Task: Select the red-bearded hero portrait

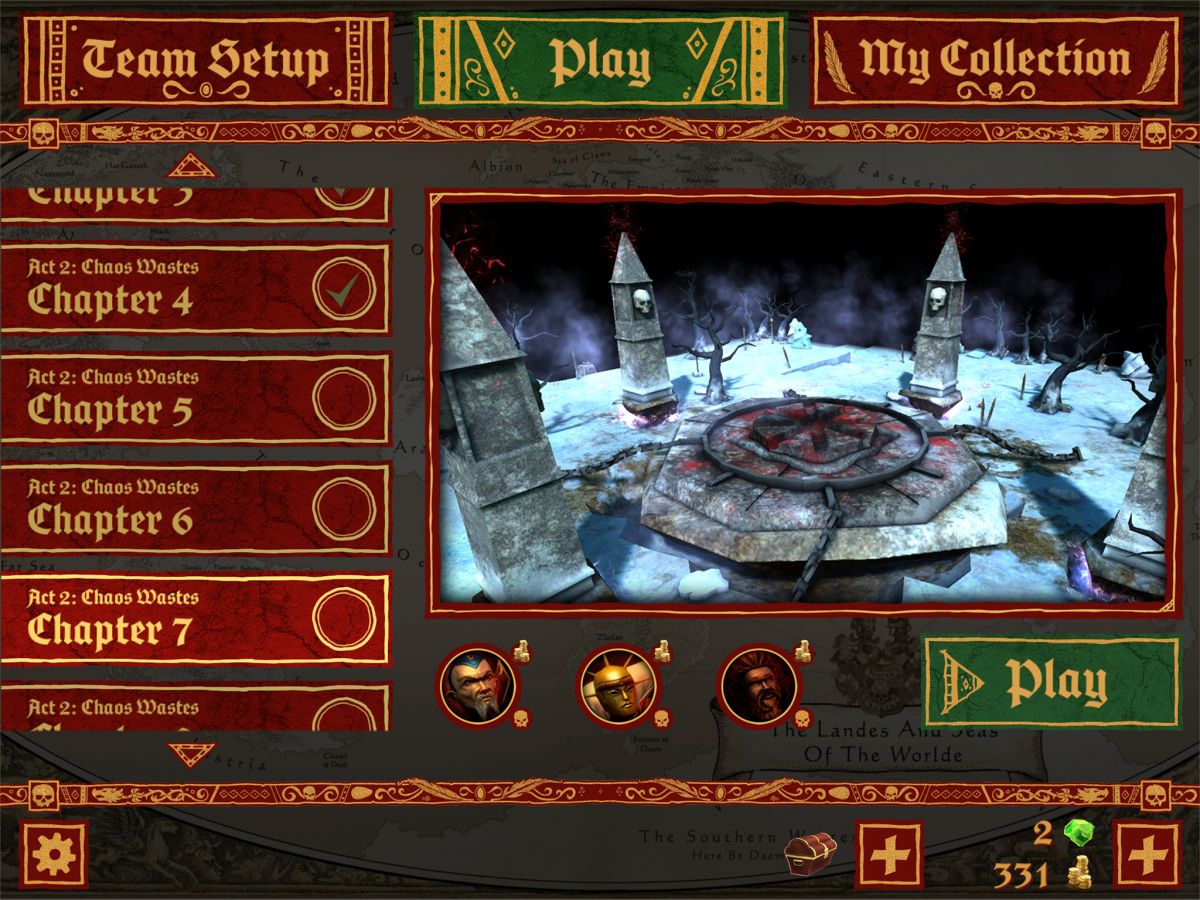Action: 758,686
